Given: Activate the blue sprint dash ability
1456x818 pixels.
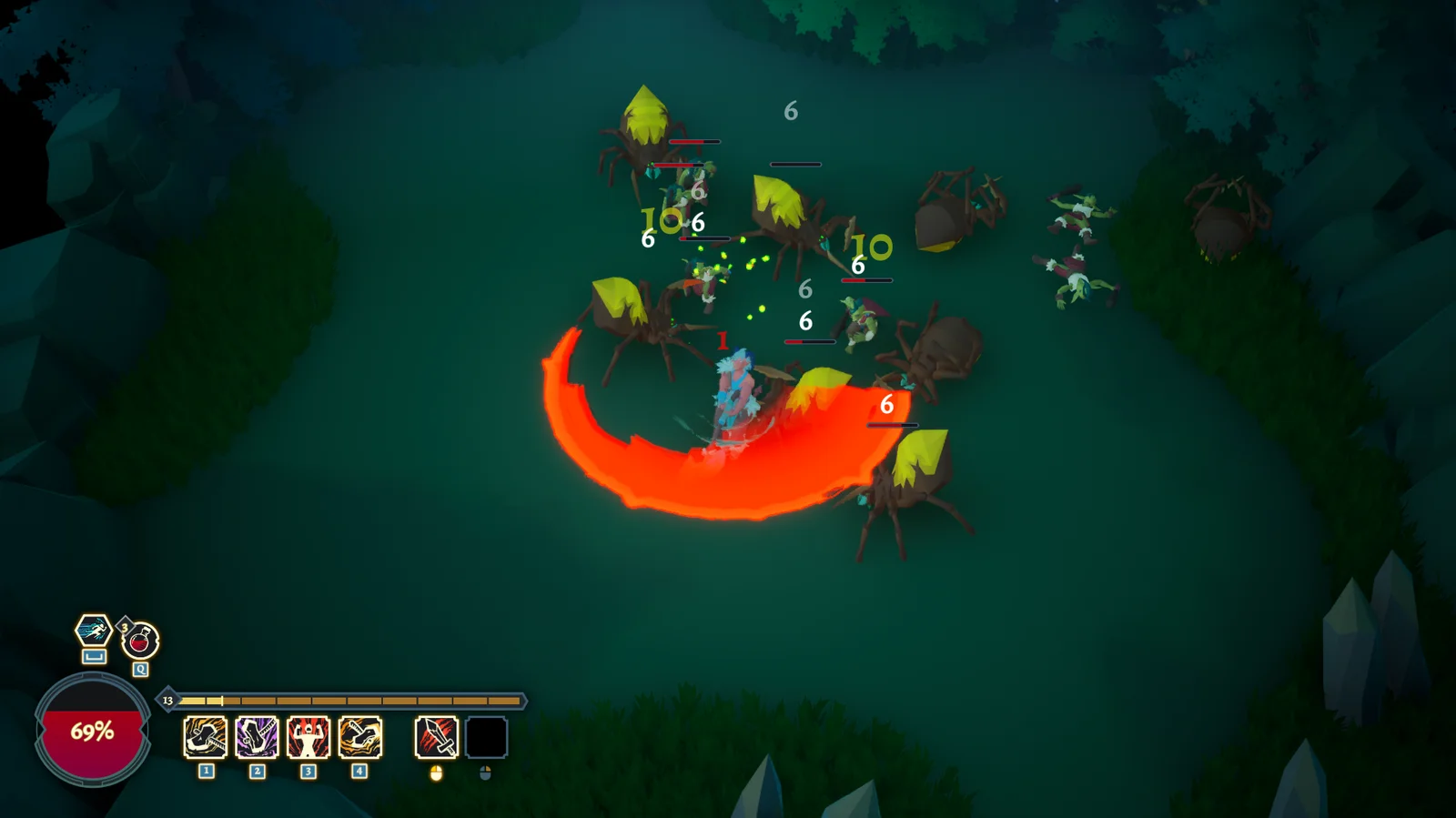Looking at the screenshot, I should pos(93,630).
